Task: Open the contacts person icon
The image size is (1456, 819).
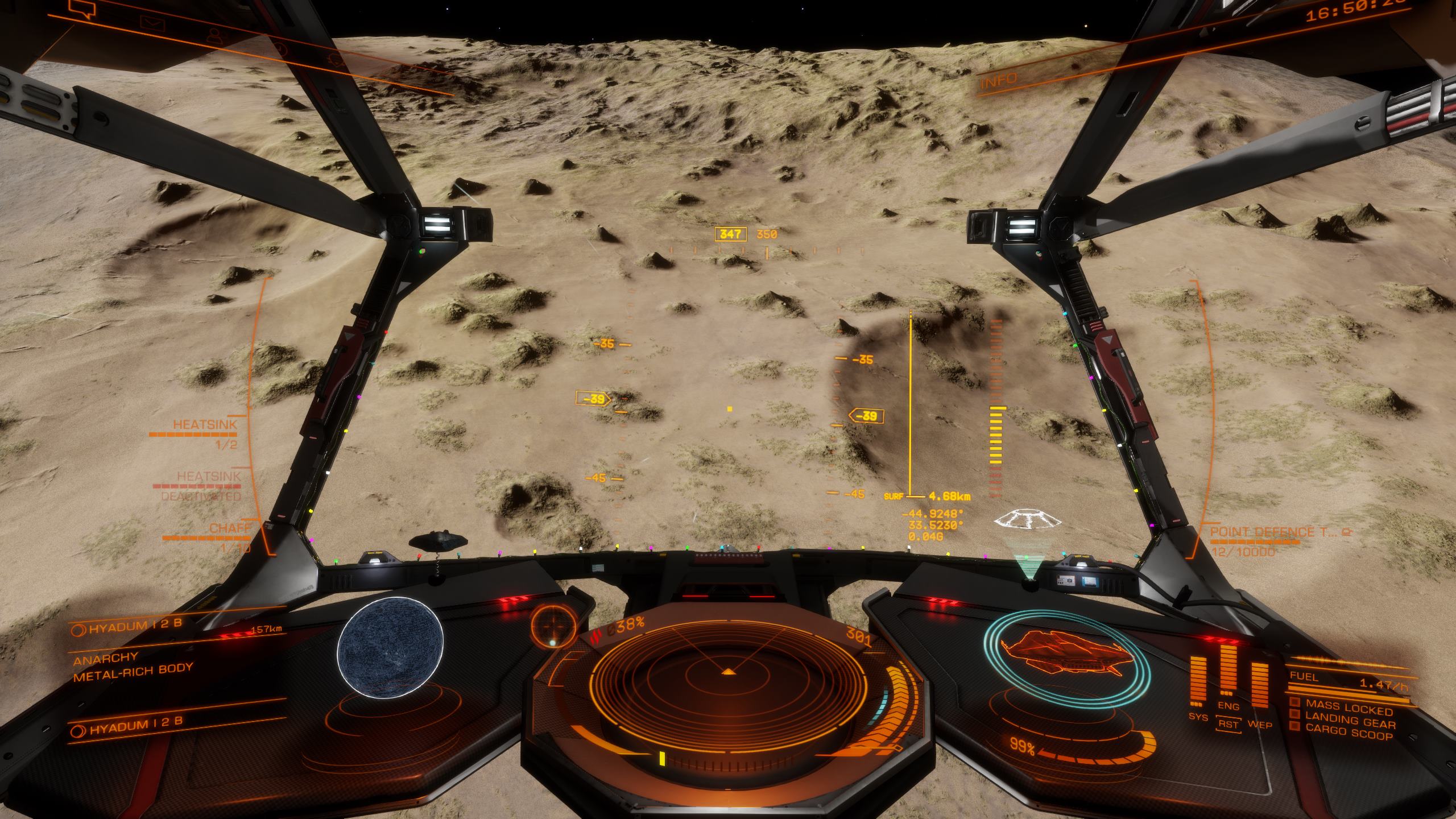Action: [x=214, y=36]
